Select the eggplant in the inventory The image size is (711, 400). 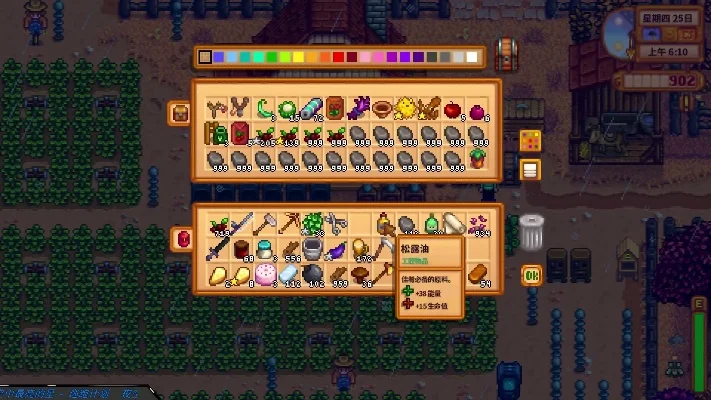[x=335, y=249]
